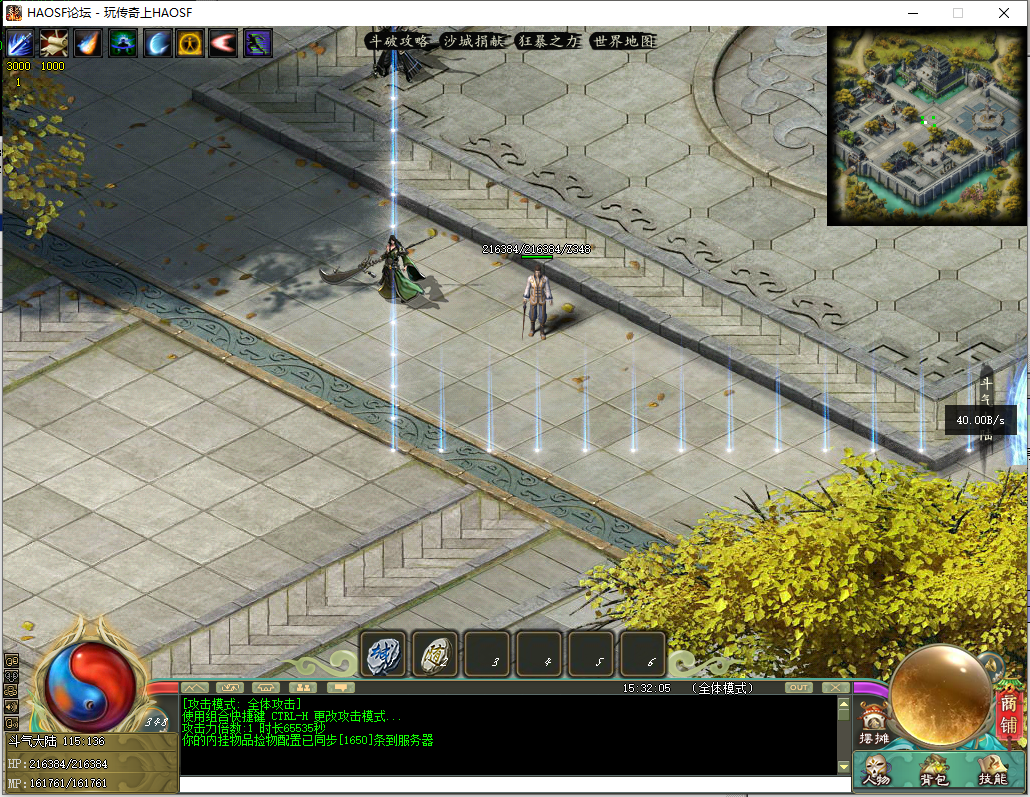This screenshot has width=1030, height=797.
Task: Close the game window
Action: pyautogui.click(x=1003, y=13)
